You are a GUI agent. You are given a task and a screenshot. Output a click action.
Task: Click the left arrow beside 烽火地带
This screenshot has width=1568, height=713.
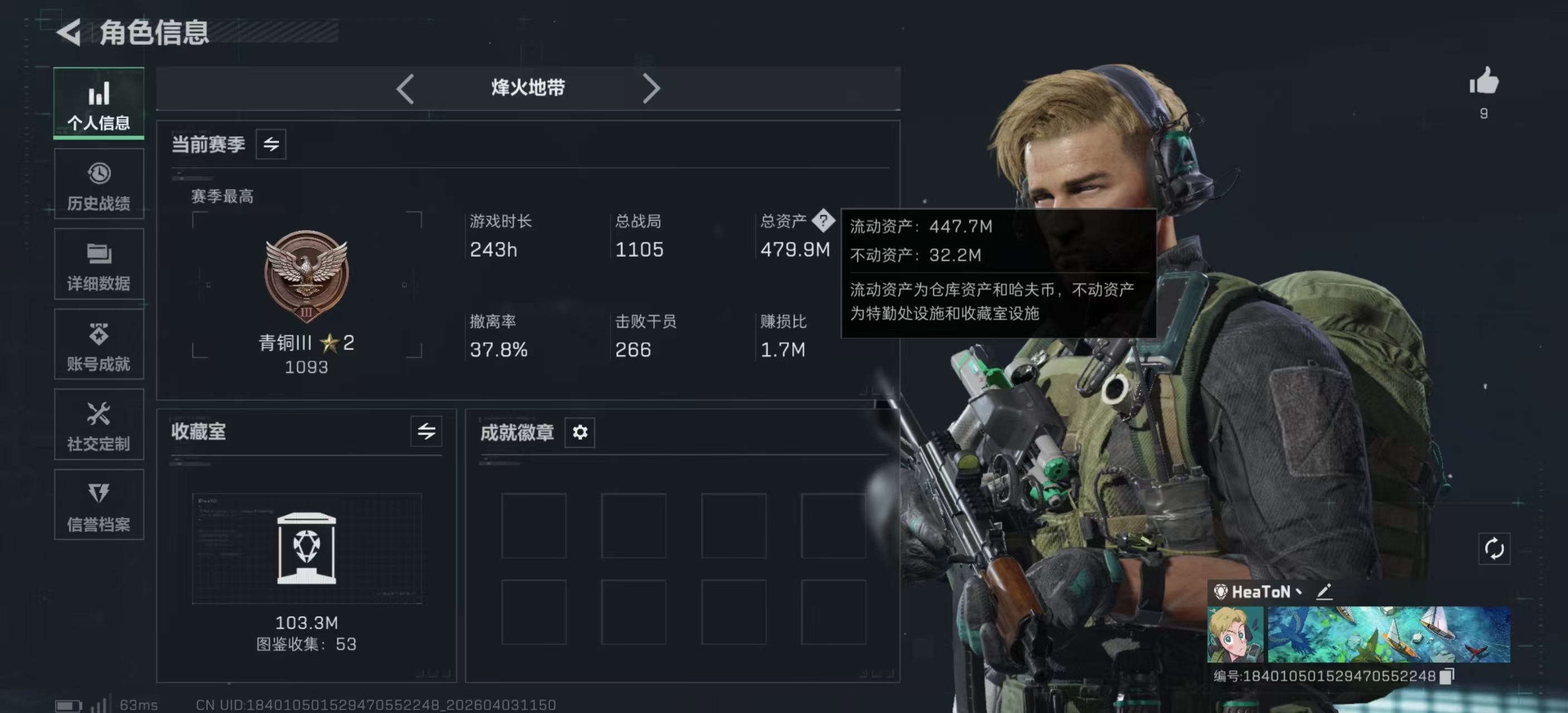tap(405, 88)
